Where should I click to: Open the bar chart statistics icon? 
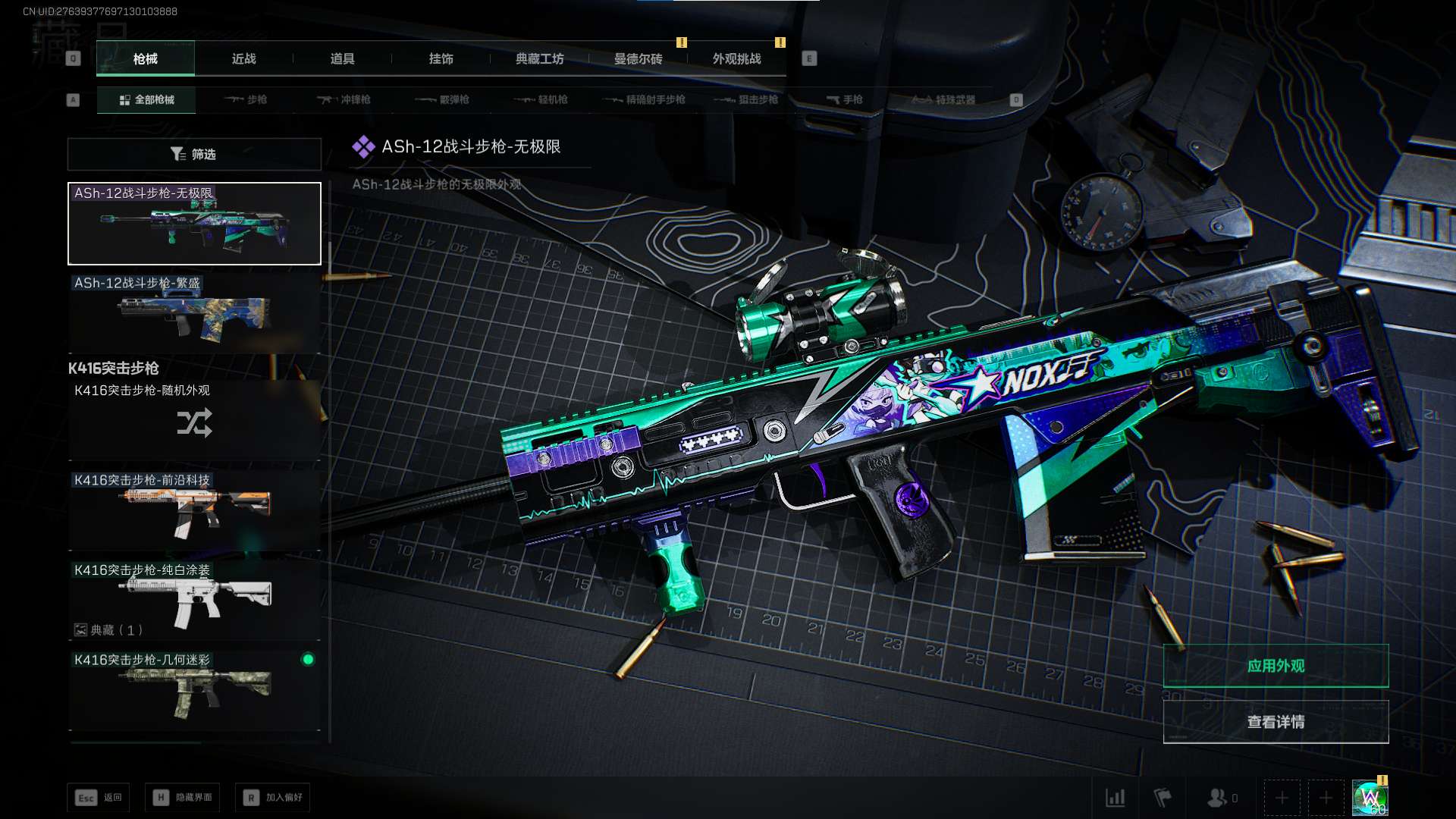(1116, 798)
